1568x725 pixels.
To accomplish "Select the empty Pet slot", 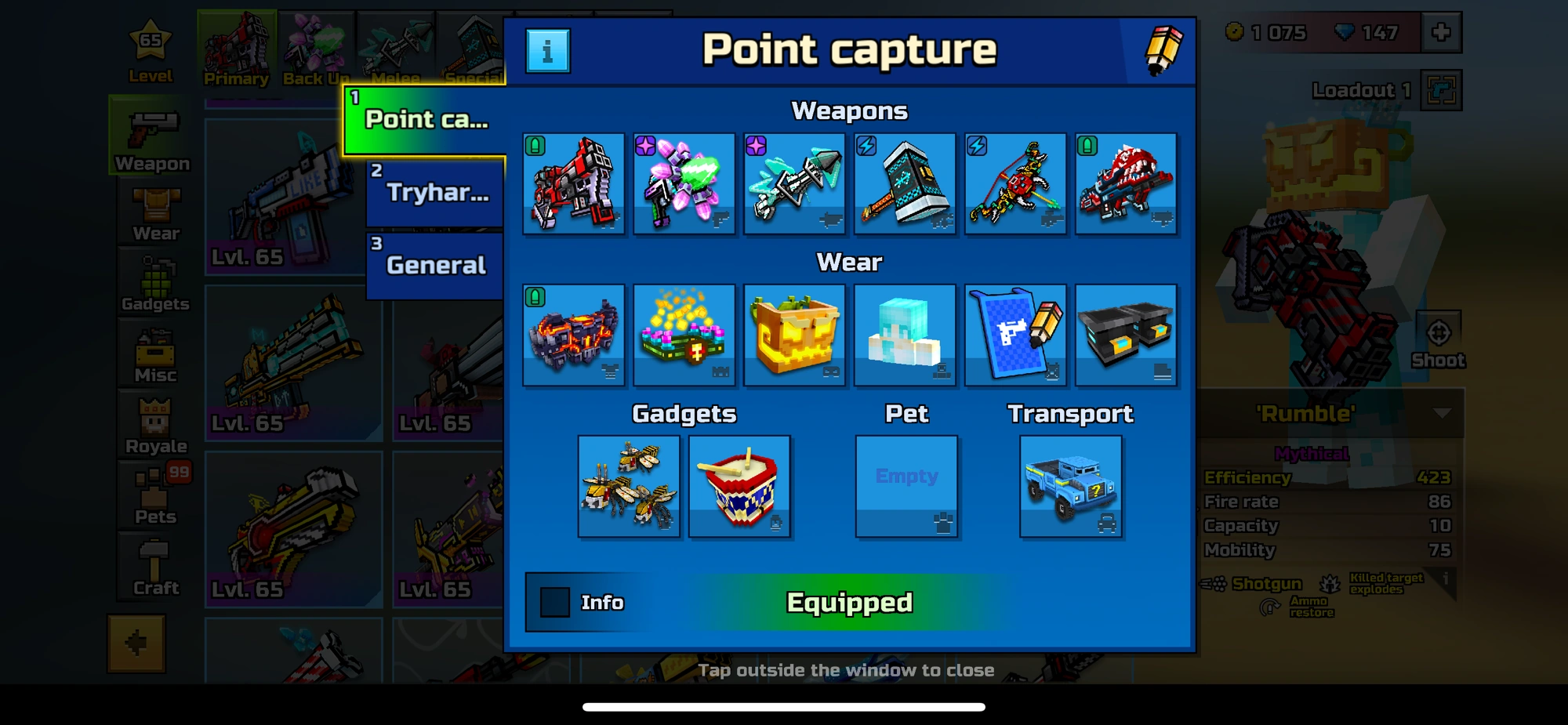I will [906, 486].
